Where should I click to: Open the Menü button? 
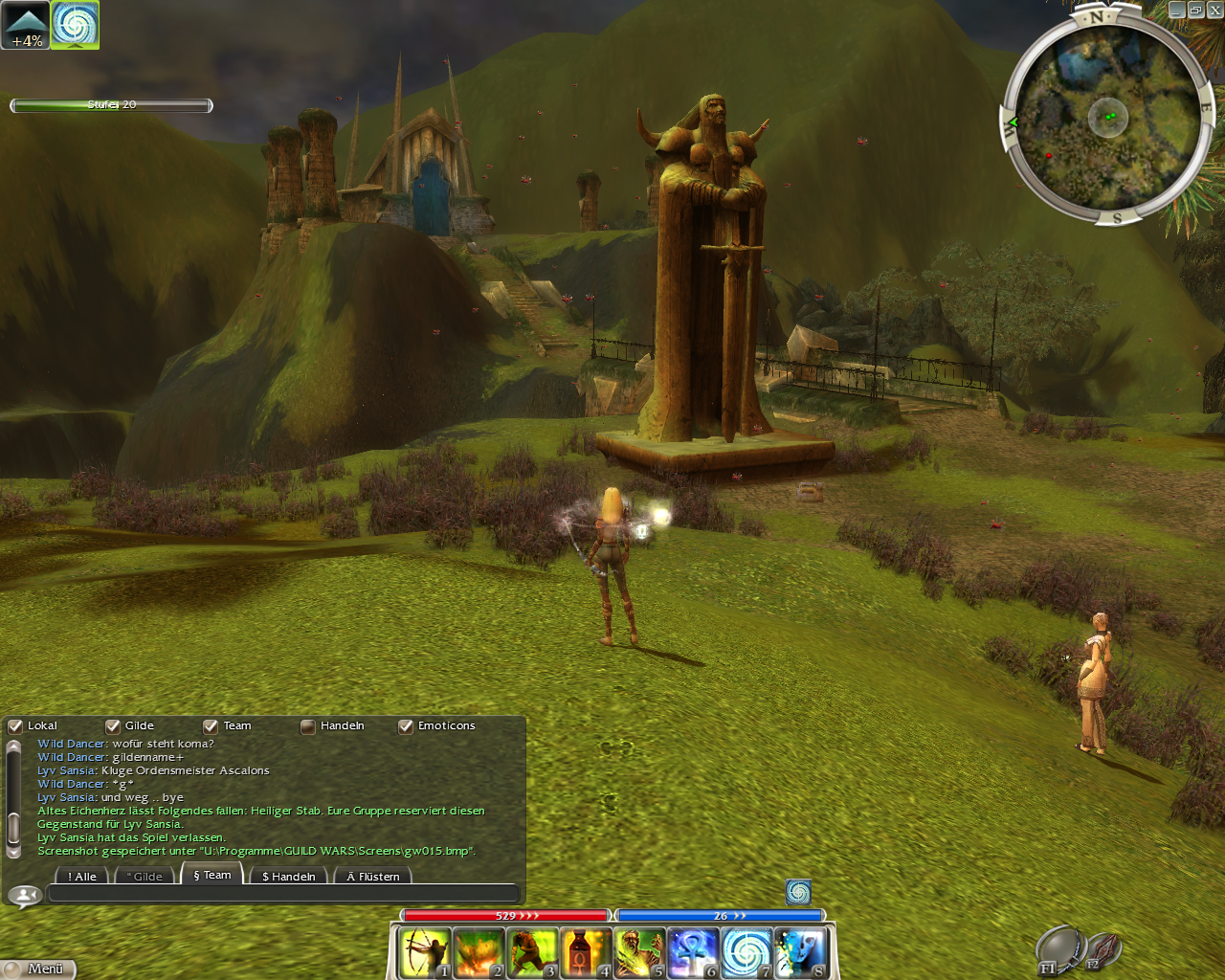38,969
